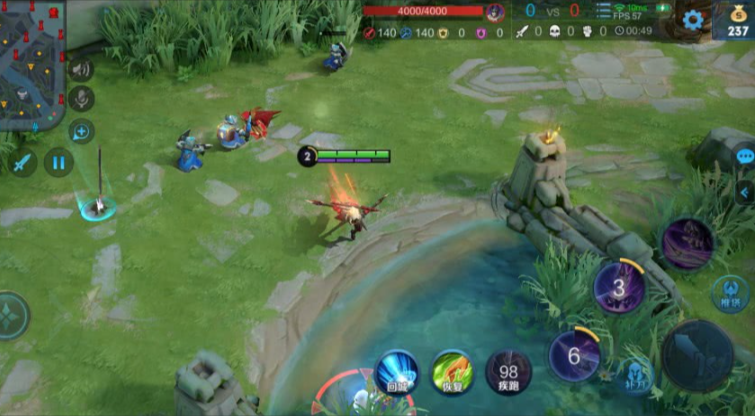
Task: Open the scoreboard list icon
Action: tap(604, 12)
